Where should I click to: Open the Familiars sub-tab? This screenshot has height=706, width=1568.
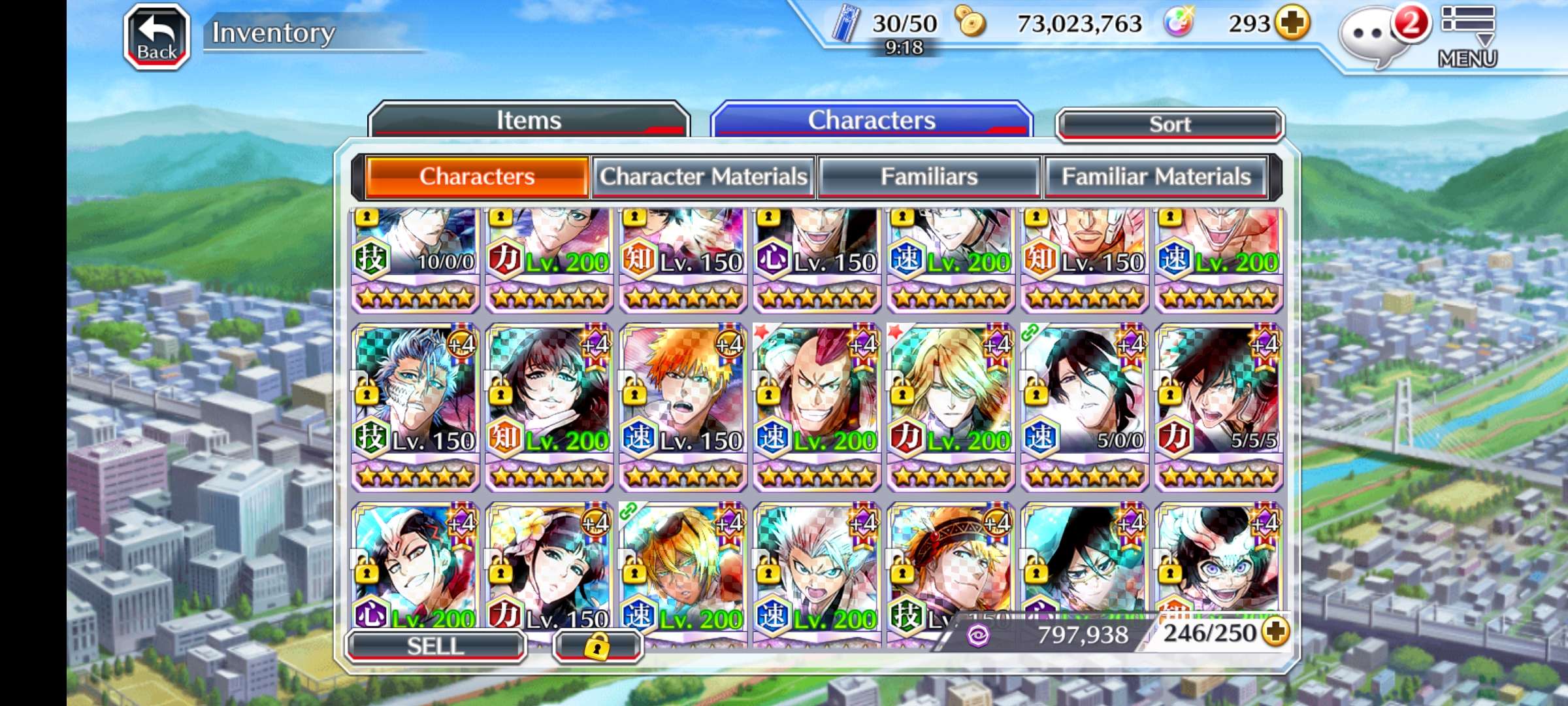pyautogui.click(x=929, y=176)
